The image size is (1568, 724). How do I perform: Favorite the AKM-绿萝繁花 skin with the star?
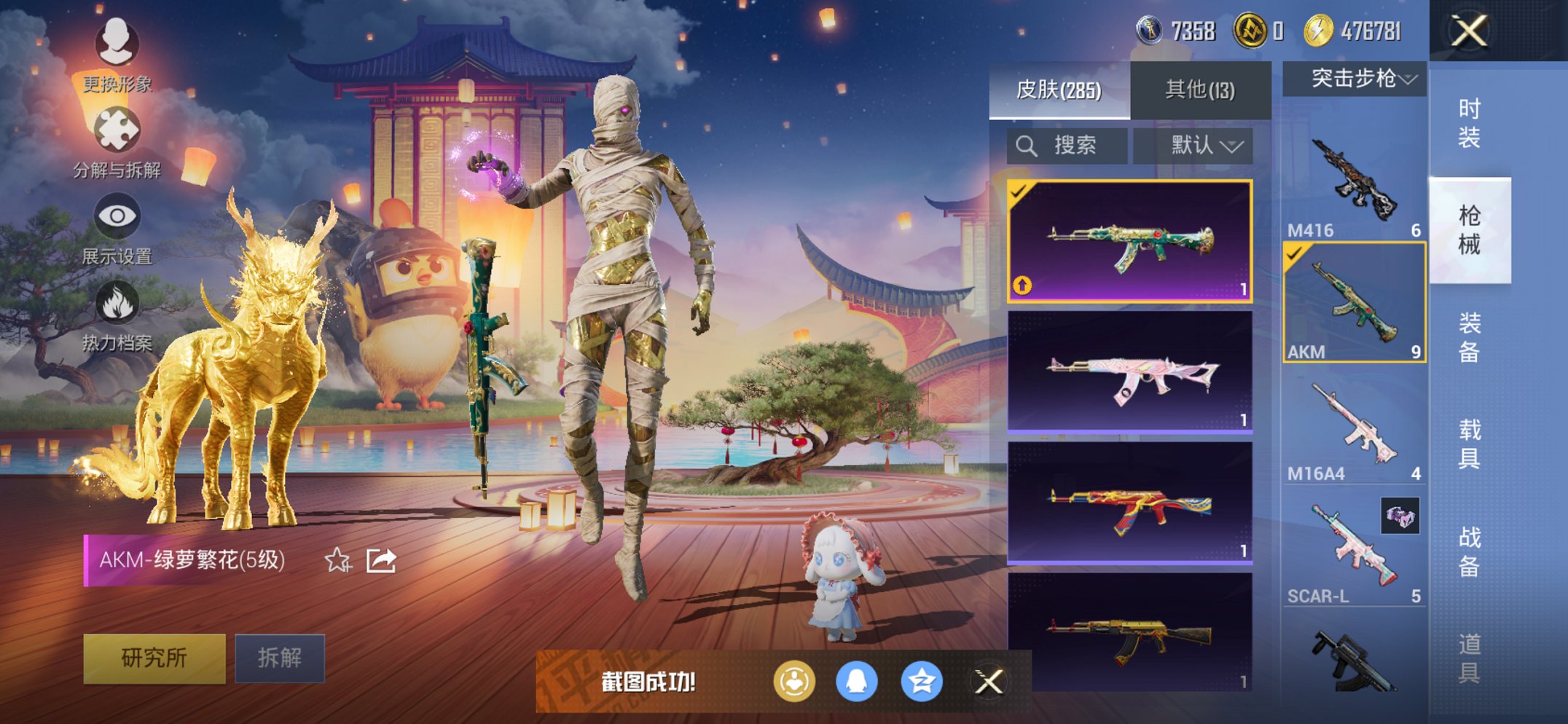point(337,560)
